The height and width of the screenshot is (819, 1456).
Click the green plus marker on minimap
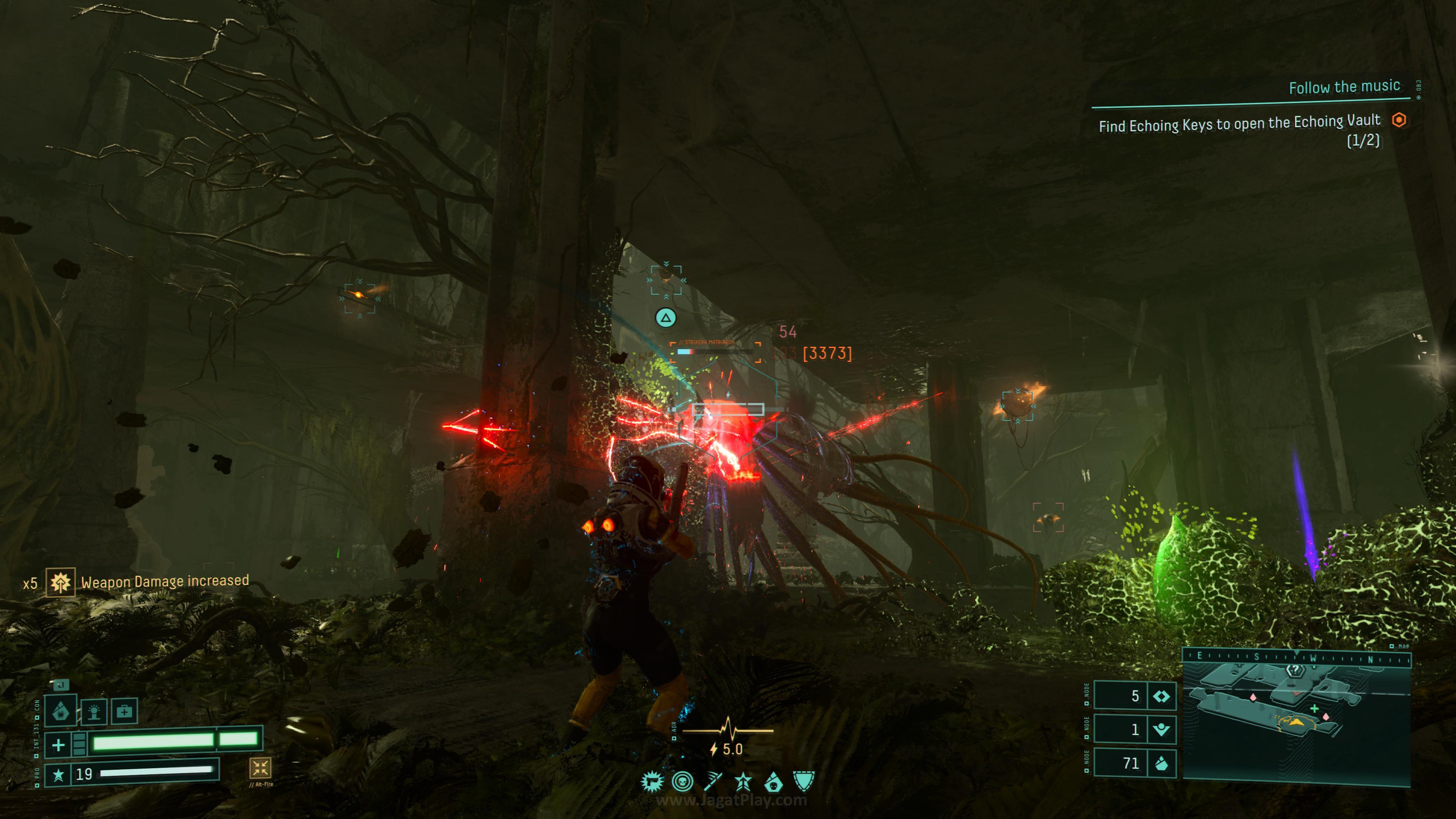pos(1315,709)
